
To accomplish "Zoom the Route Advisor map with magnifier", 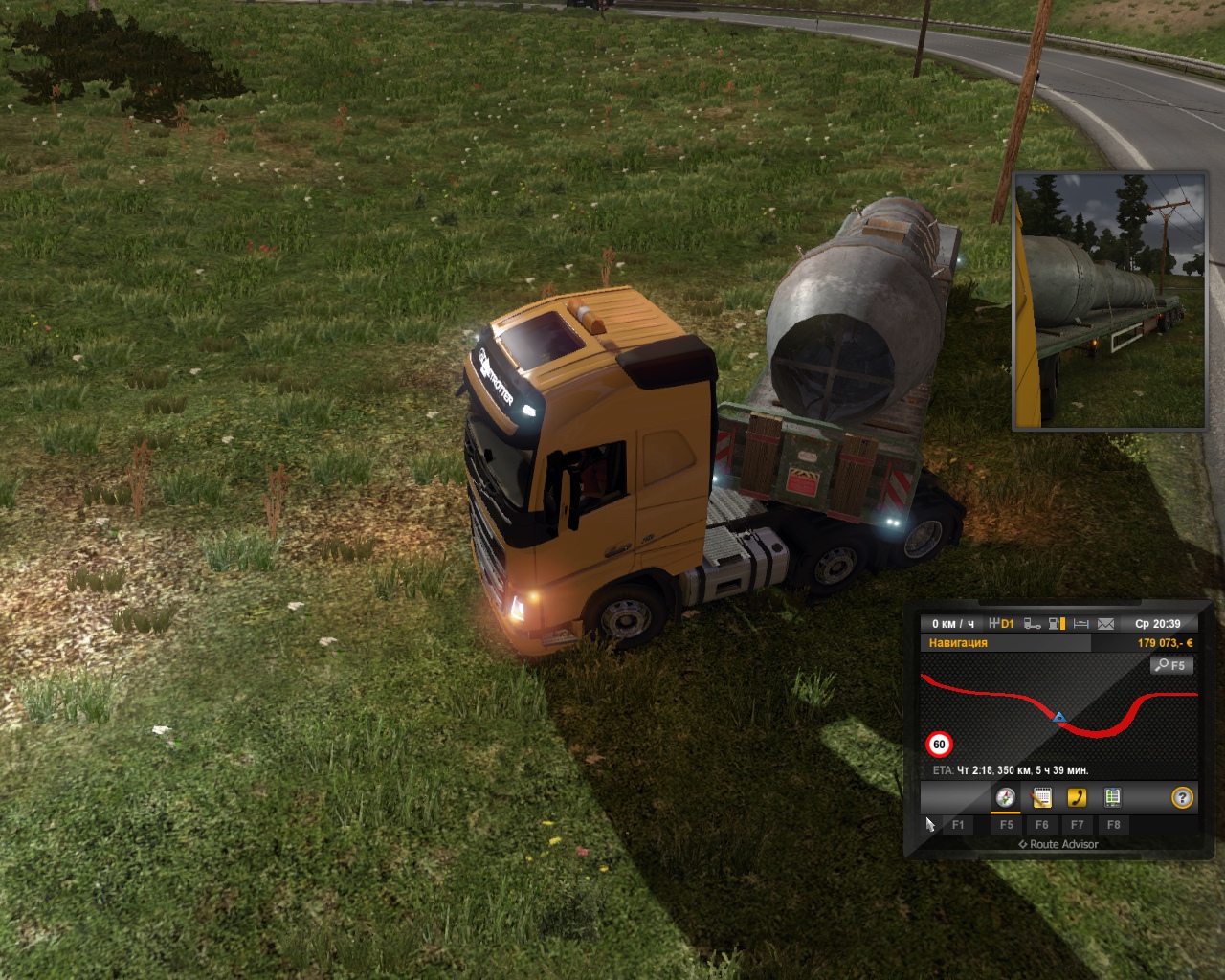I will [1171, 665].
